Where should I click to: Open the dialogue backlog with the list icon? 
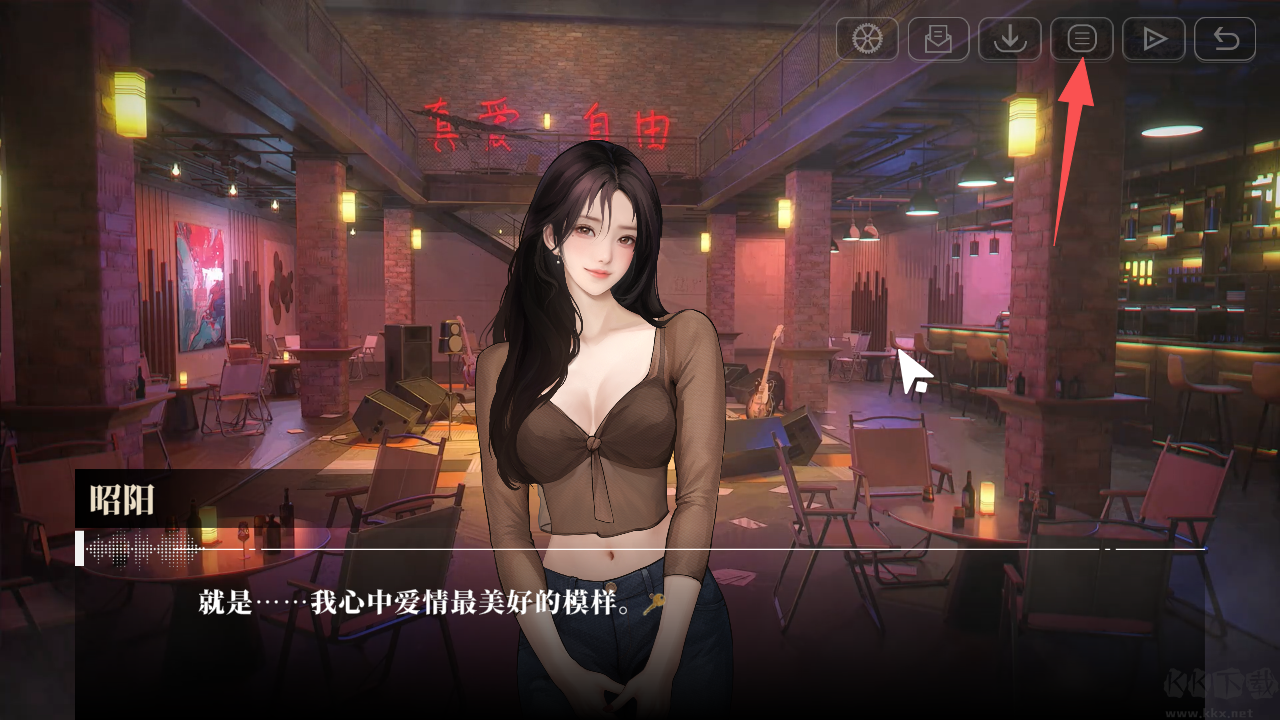(1081, 39)
